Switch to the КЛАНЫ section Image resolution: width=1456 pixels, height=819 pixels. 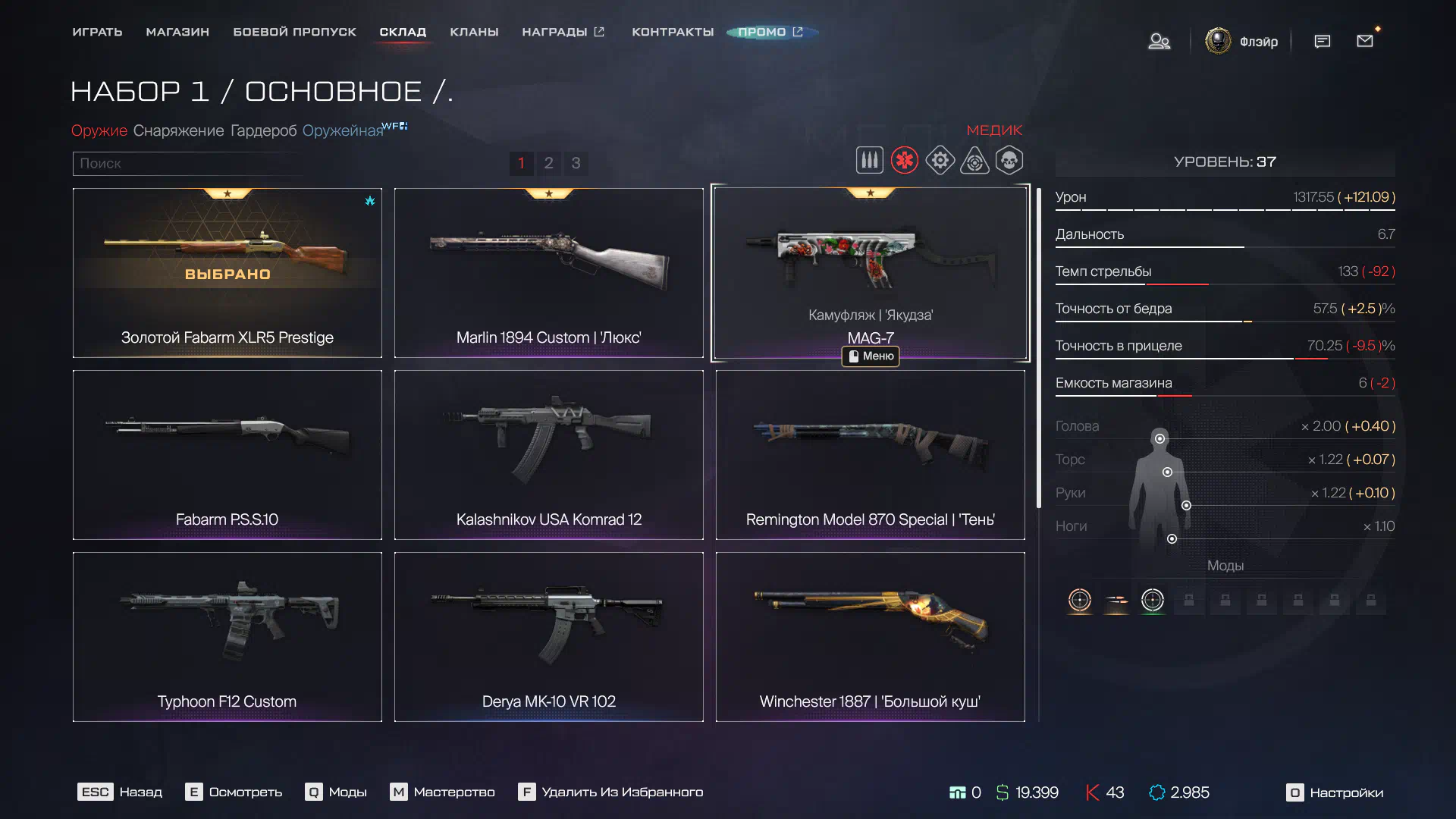point(474,32)
